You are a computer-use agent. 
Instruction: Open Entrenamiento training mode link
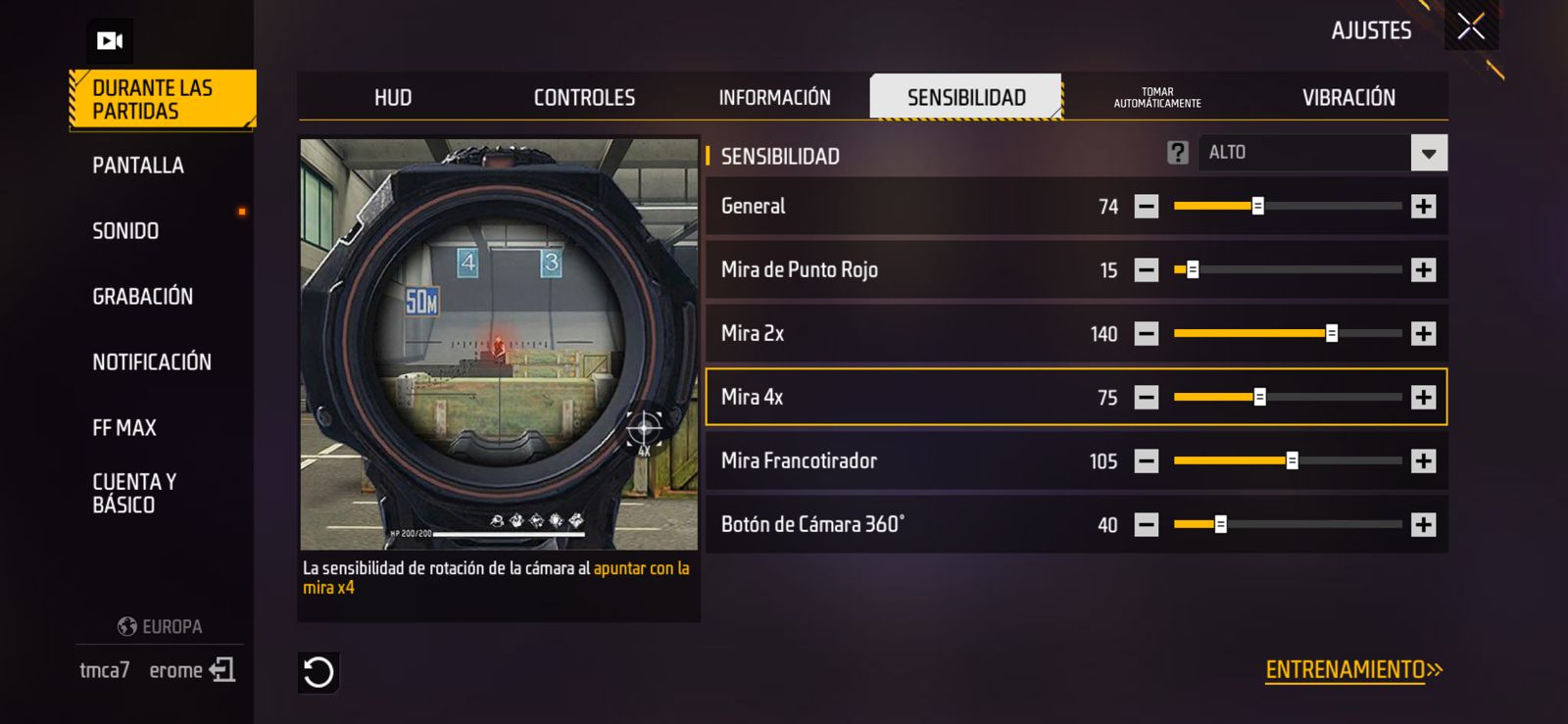coord(1353,670)
